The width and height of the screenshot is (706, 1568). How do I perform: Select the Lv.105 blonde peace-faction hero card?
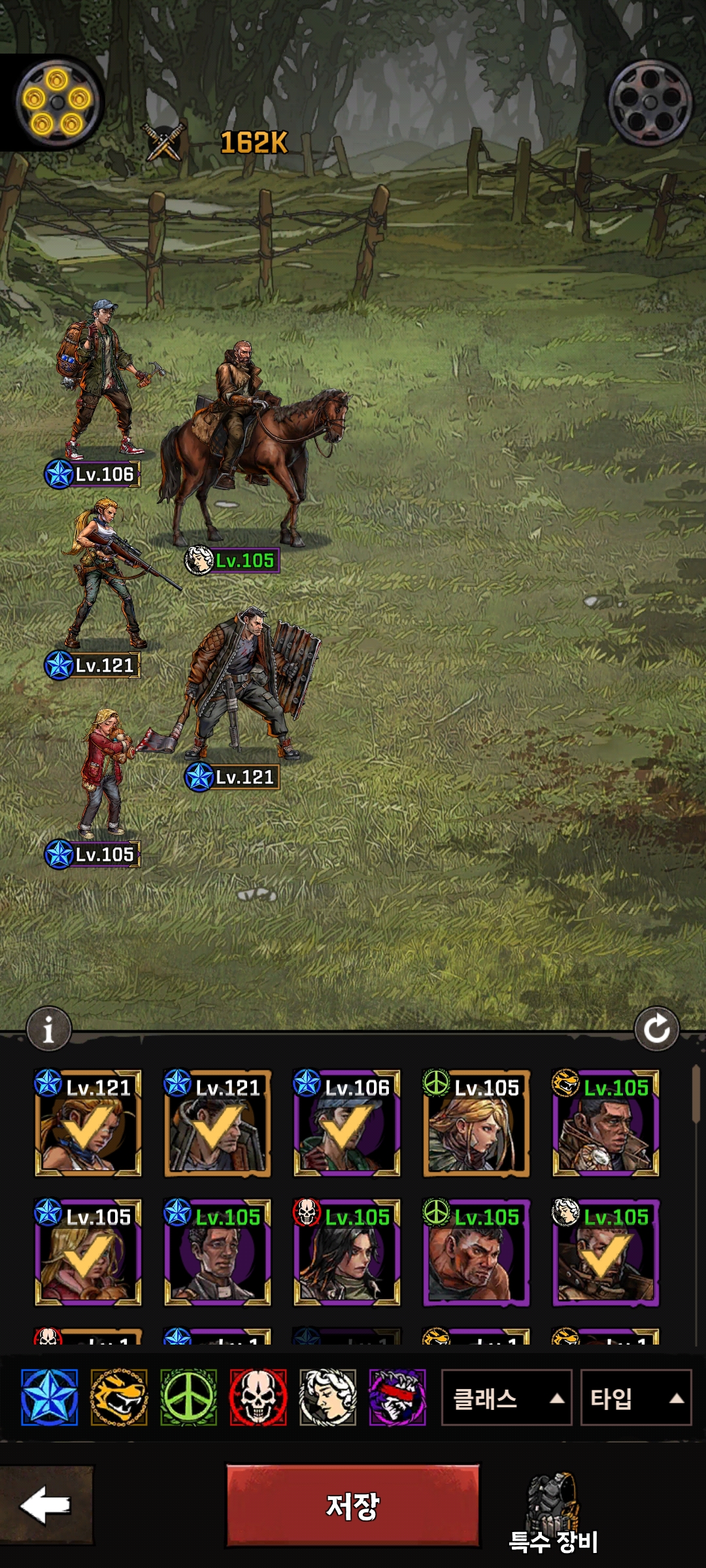pos(477,1124)
